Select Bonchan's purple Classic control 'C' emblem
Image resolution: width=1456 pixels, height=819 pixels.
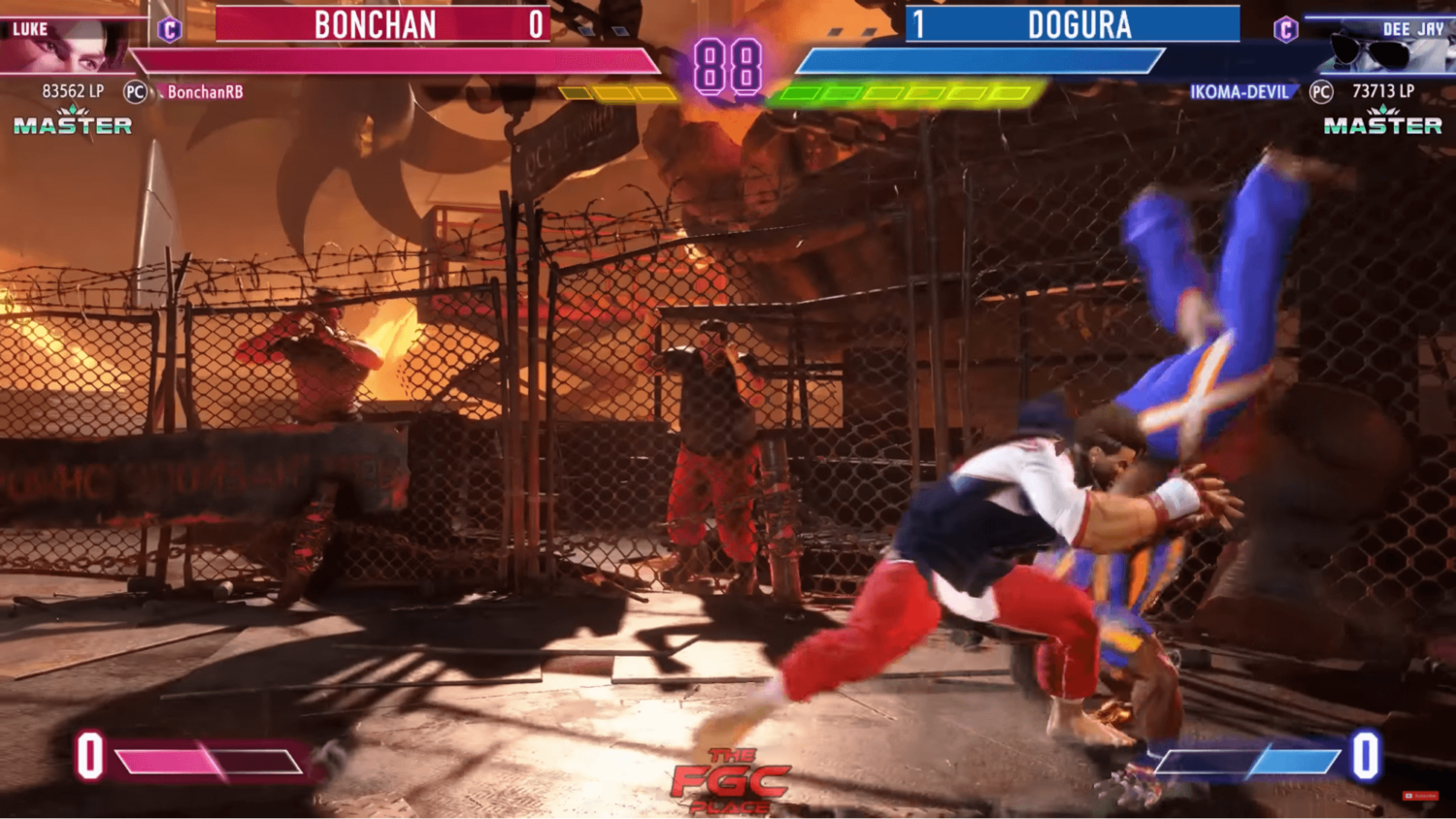[x=170, y=27]
